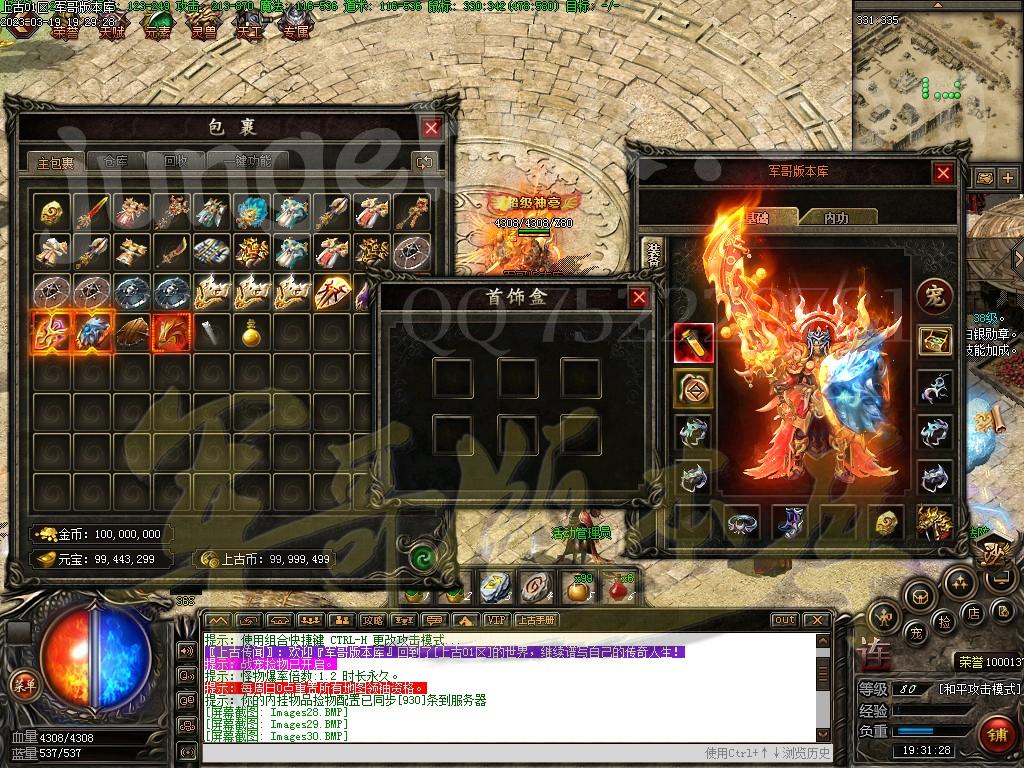Close the 军哥版本库 character window
1024x768 pixels.
click(943, 173)
